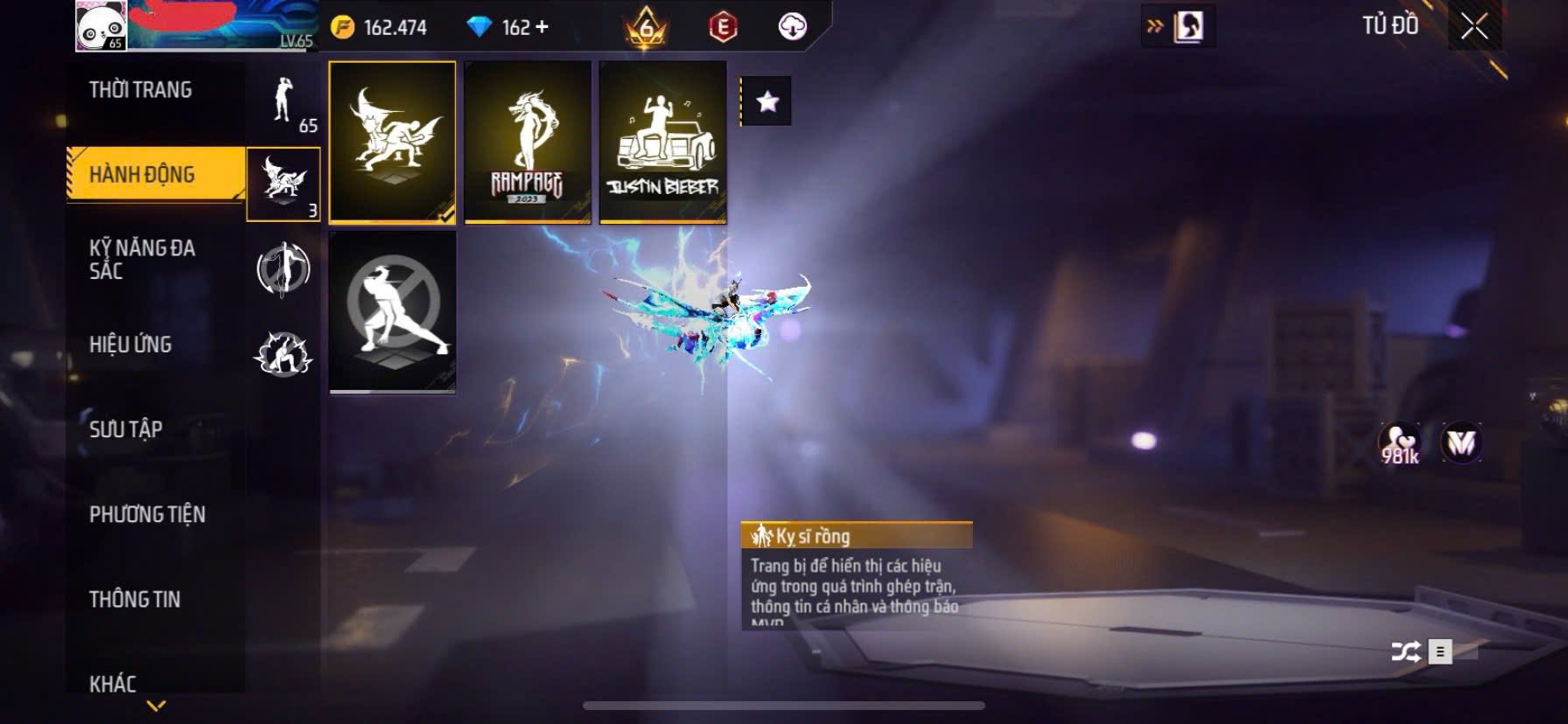Open the Khác category
The width and height of the screenshot is (1568, 724).
pos(113,683)
